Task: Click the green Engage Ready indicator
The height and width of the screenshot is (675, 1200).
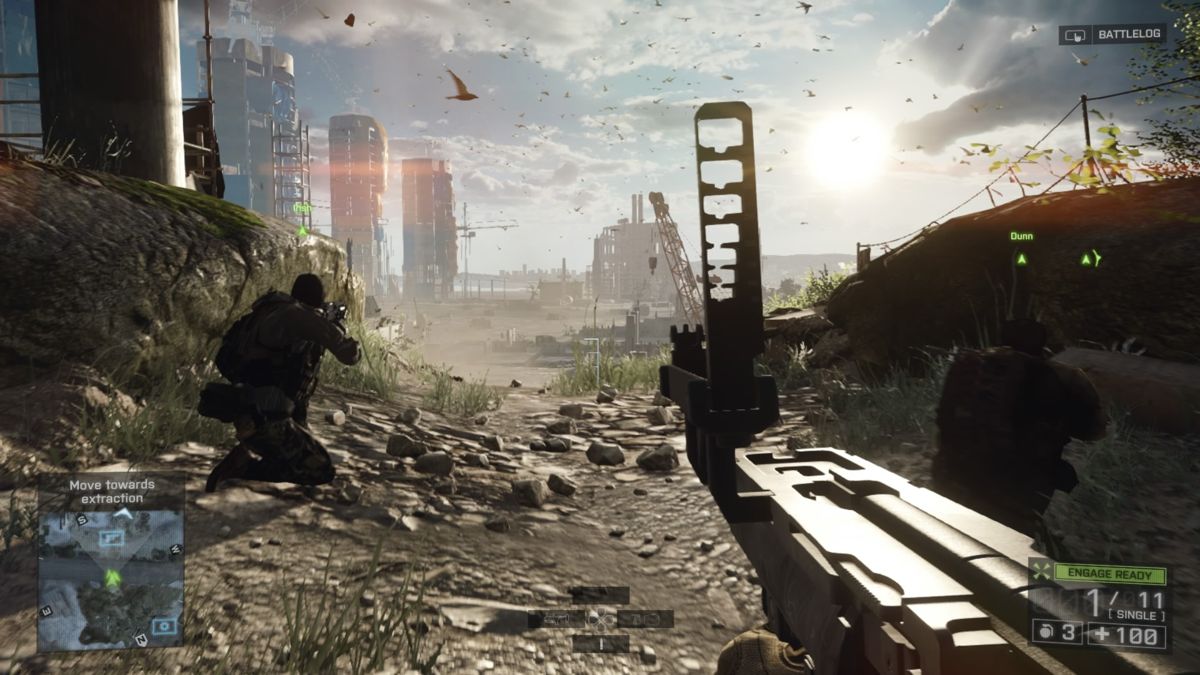Action: point(1110,575)
